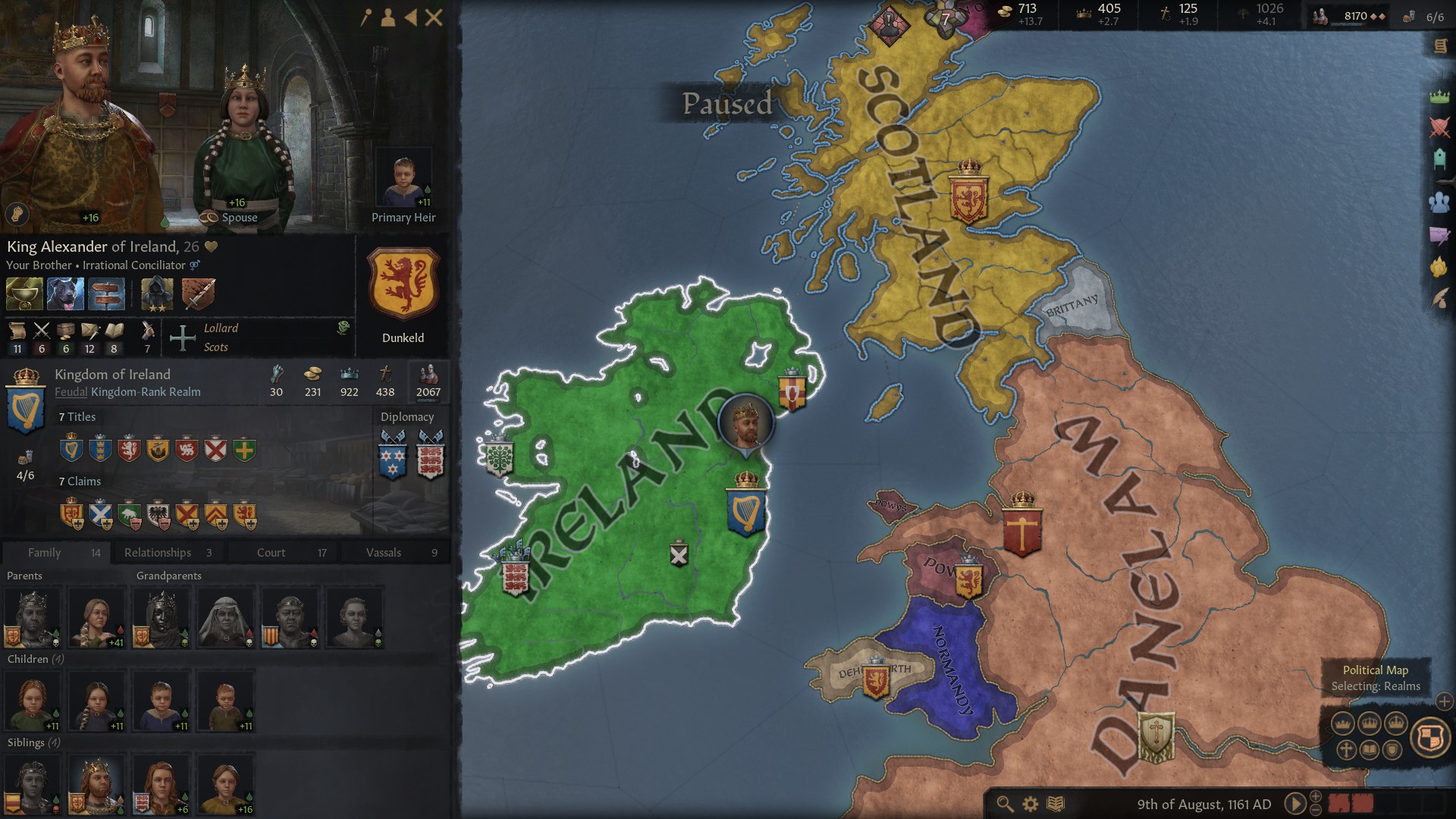1456x819 pixels.
Task: Open the Intrigue schemes panel with the dagger-letter icon
Action: click(1438, 235)
